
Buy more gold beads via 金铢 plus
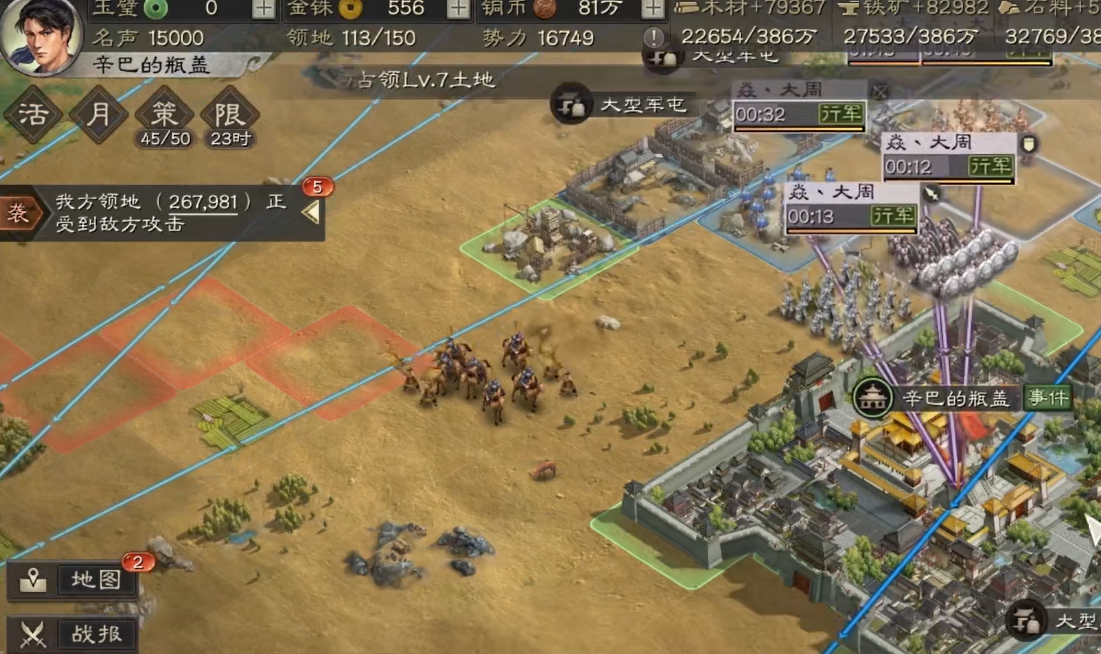457,9
